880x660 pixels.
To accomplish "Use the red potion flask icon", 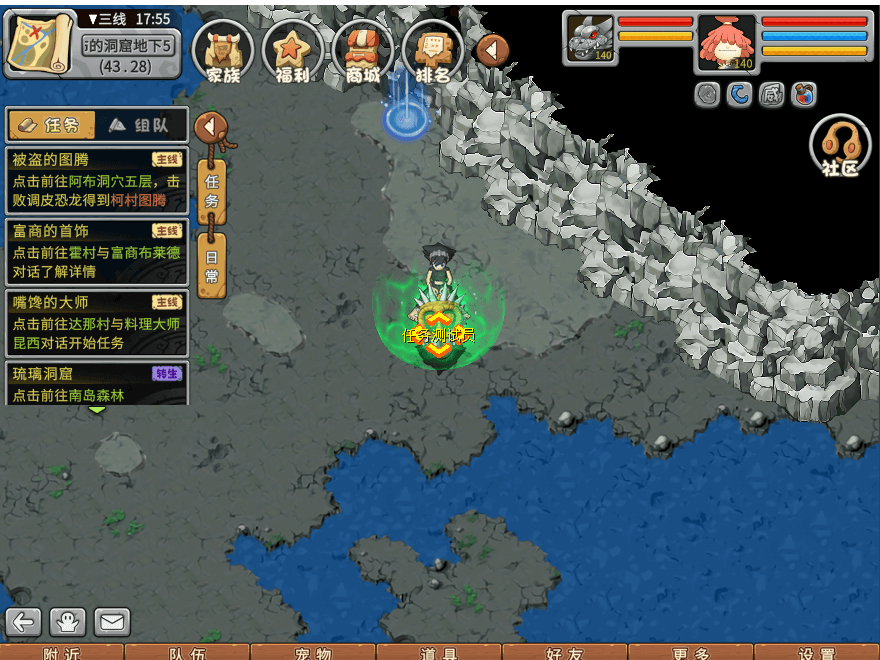I will pyautogui.click(x=803, y=95).
